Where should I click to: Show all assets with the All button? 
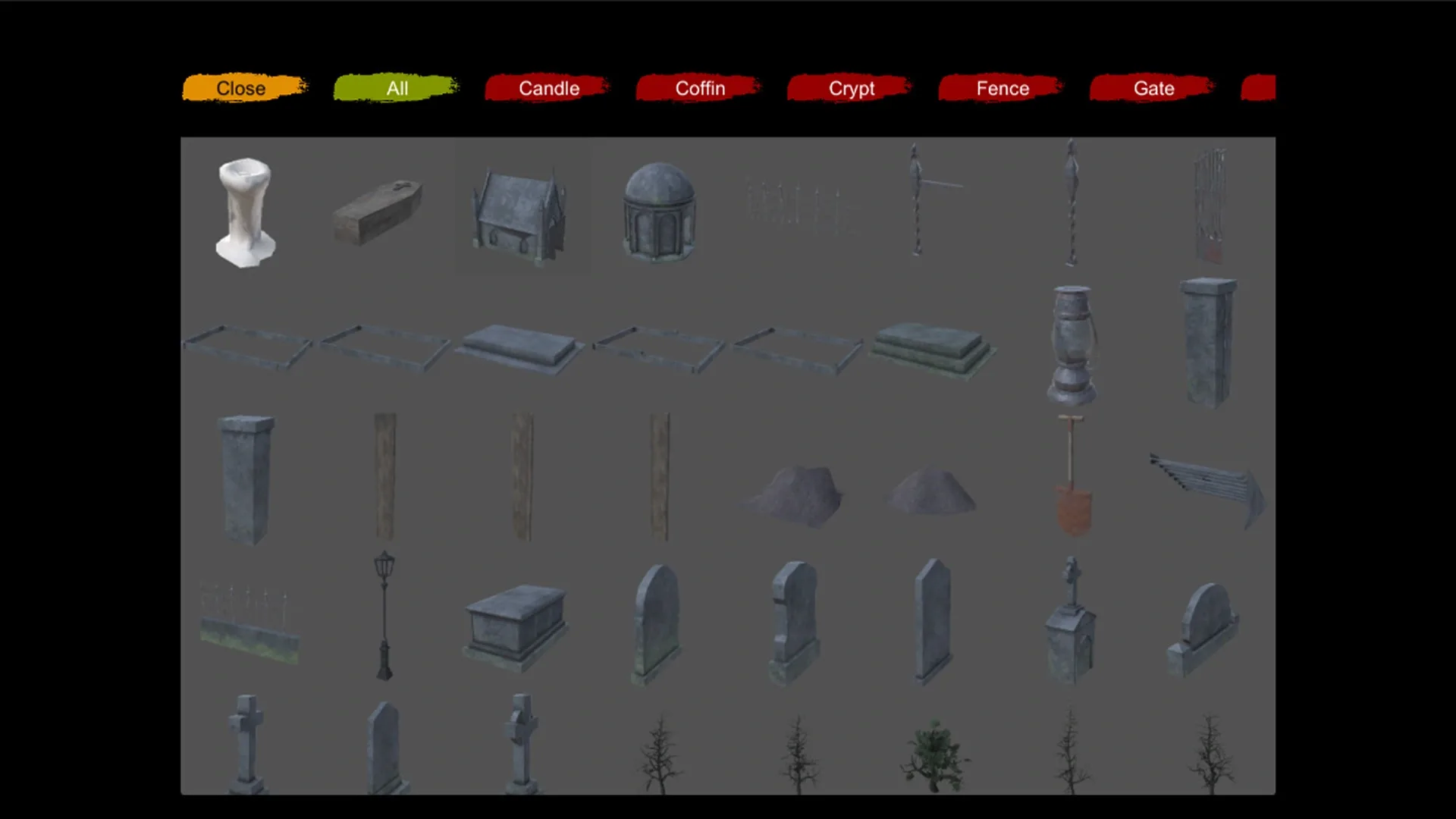pyautogui.click(x=397, y=88)
